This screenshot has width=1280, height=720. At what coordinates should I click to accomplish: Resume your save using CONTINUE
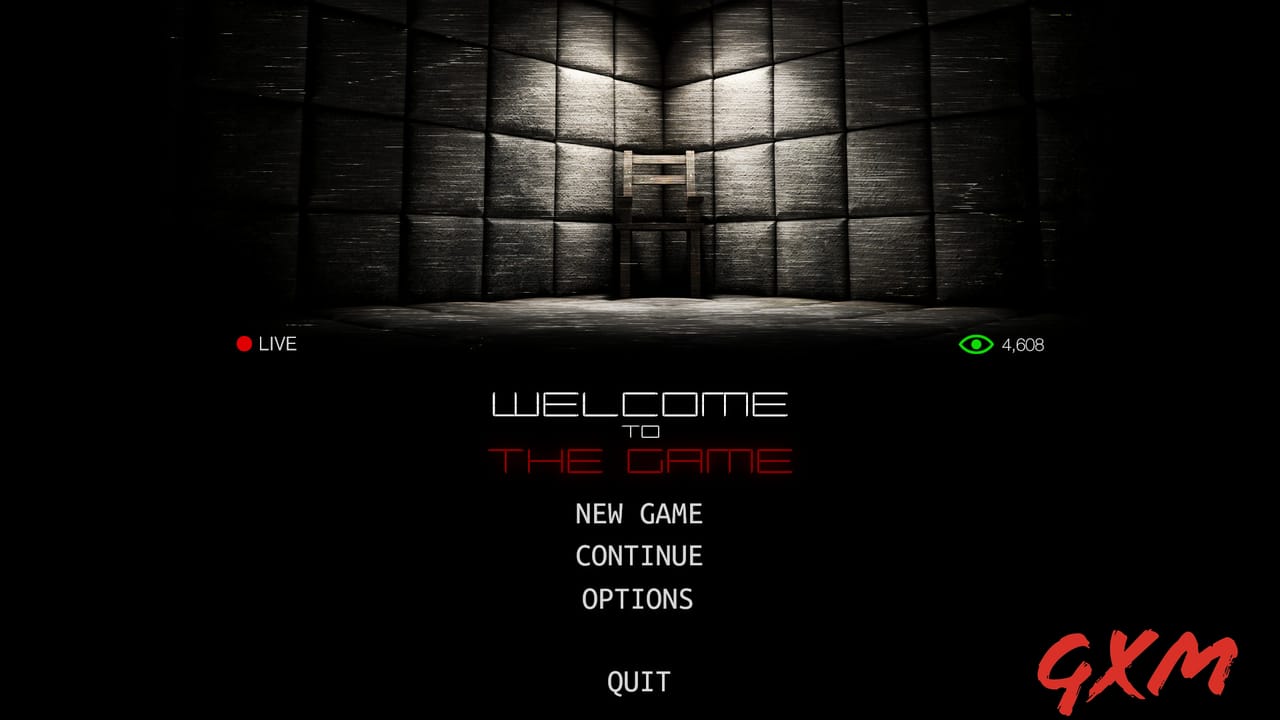[639, 556]
